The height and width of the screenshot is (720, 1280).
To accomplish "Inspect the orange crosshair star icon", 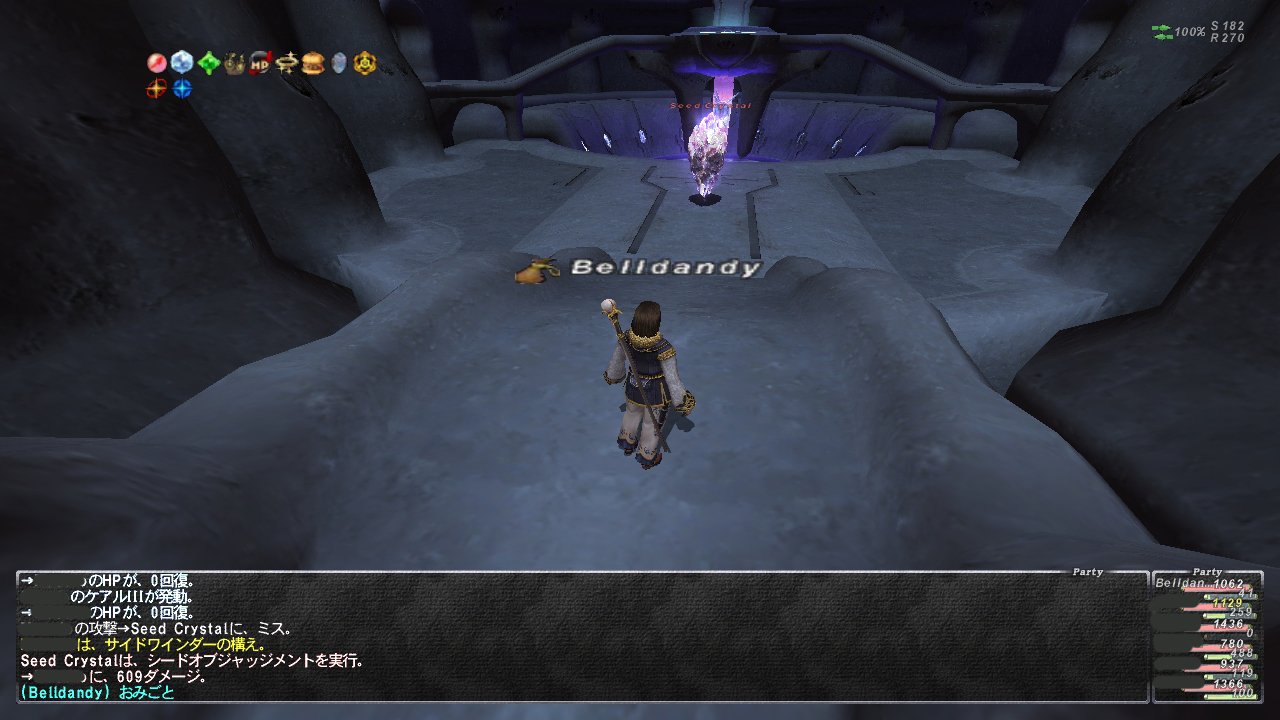I will pos(156,89).
